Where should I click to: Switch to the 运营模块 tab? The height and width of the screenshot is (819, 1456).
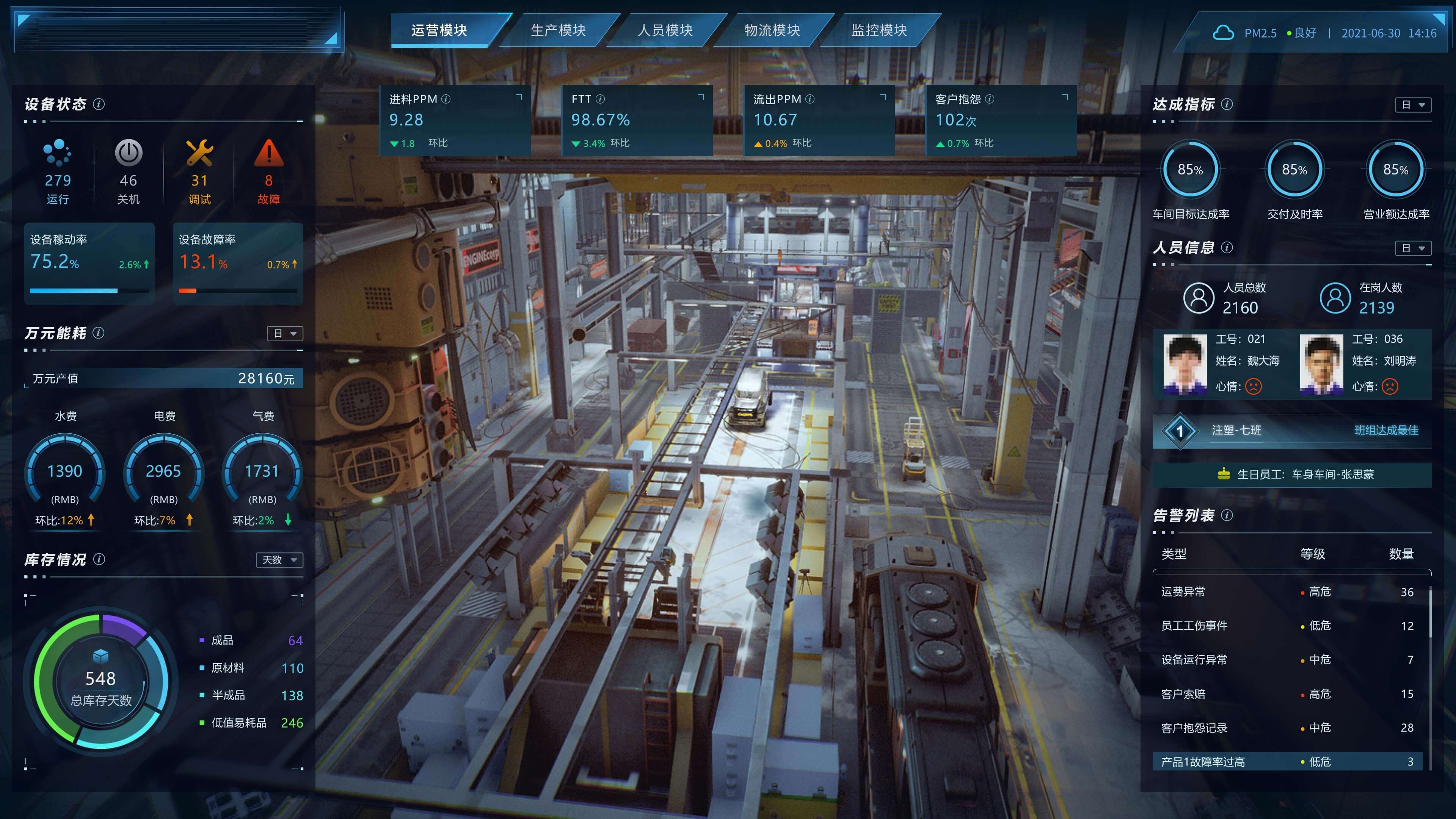[x=439, y=30]
